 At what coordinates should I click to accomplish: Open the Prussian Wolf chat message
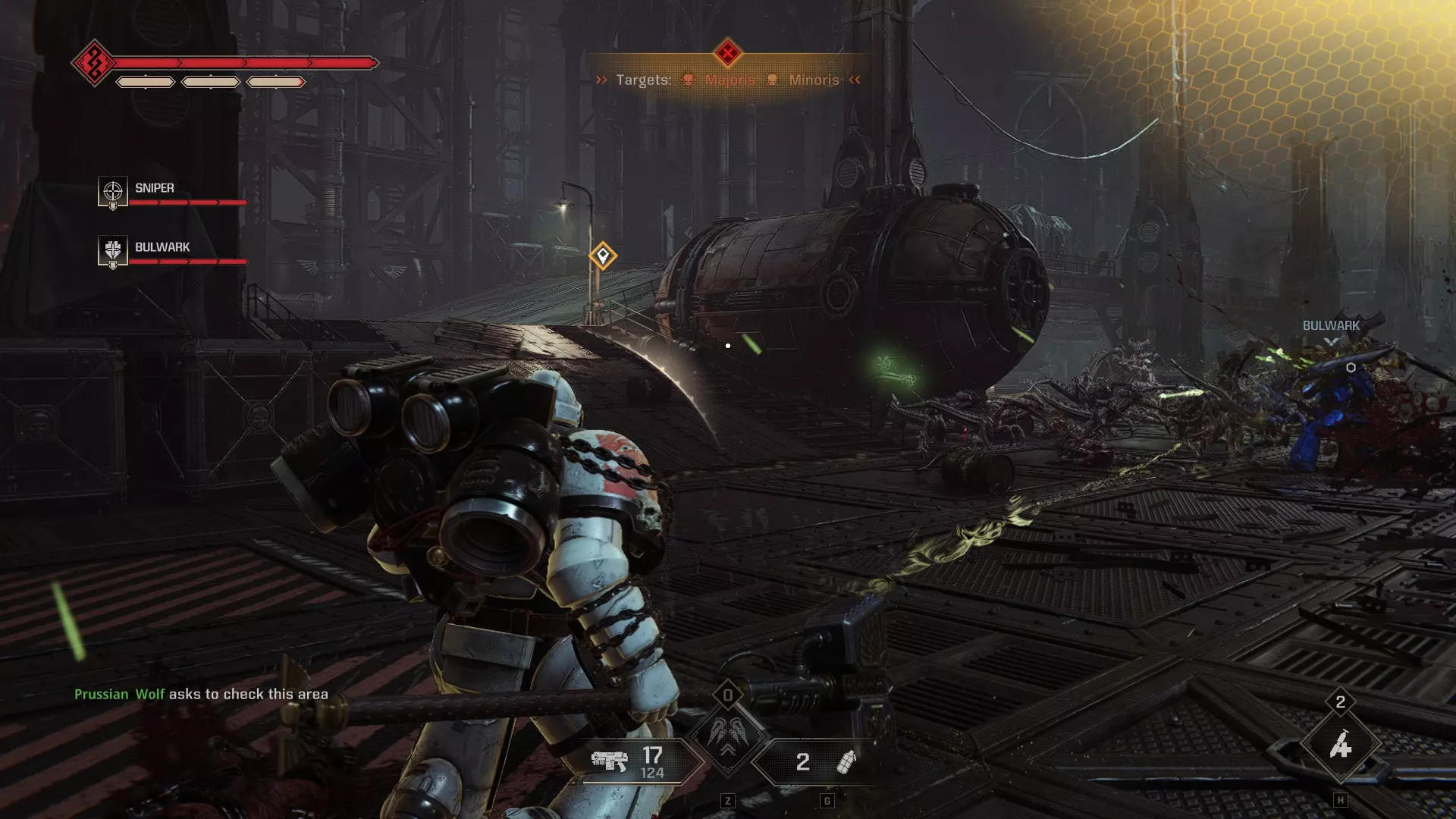(201, 694)
